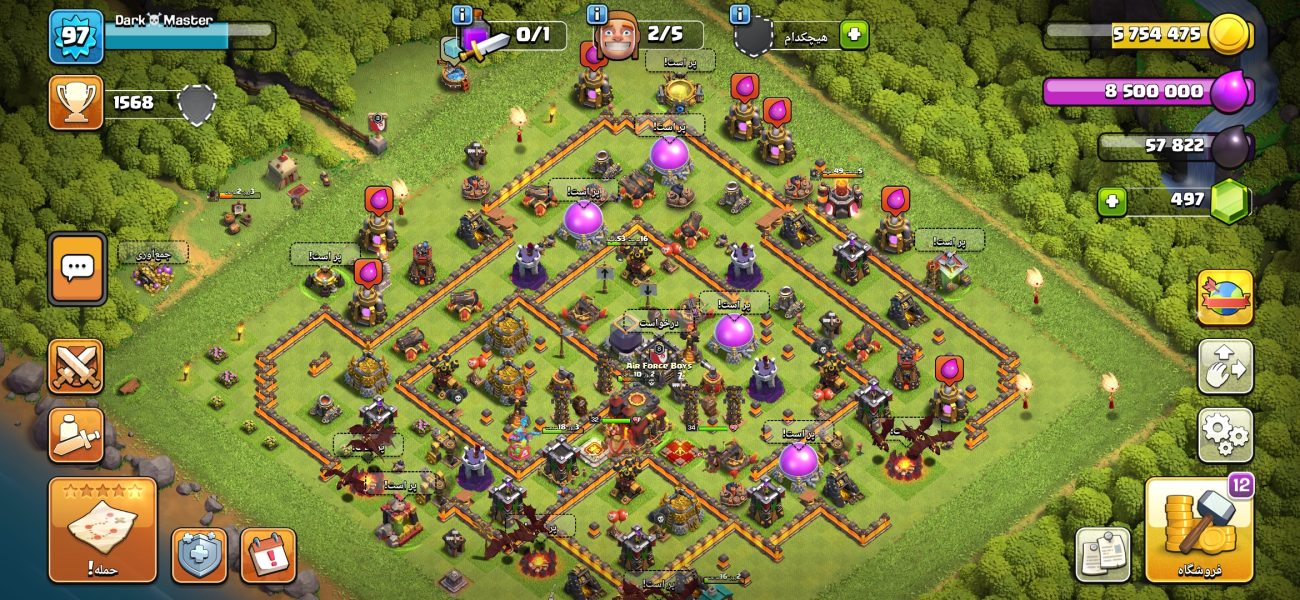1300x600 pixels.
Task: Open the Shop with the hammer icon
Action: point(1199,530)
